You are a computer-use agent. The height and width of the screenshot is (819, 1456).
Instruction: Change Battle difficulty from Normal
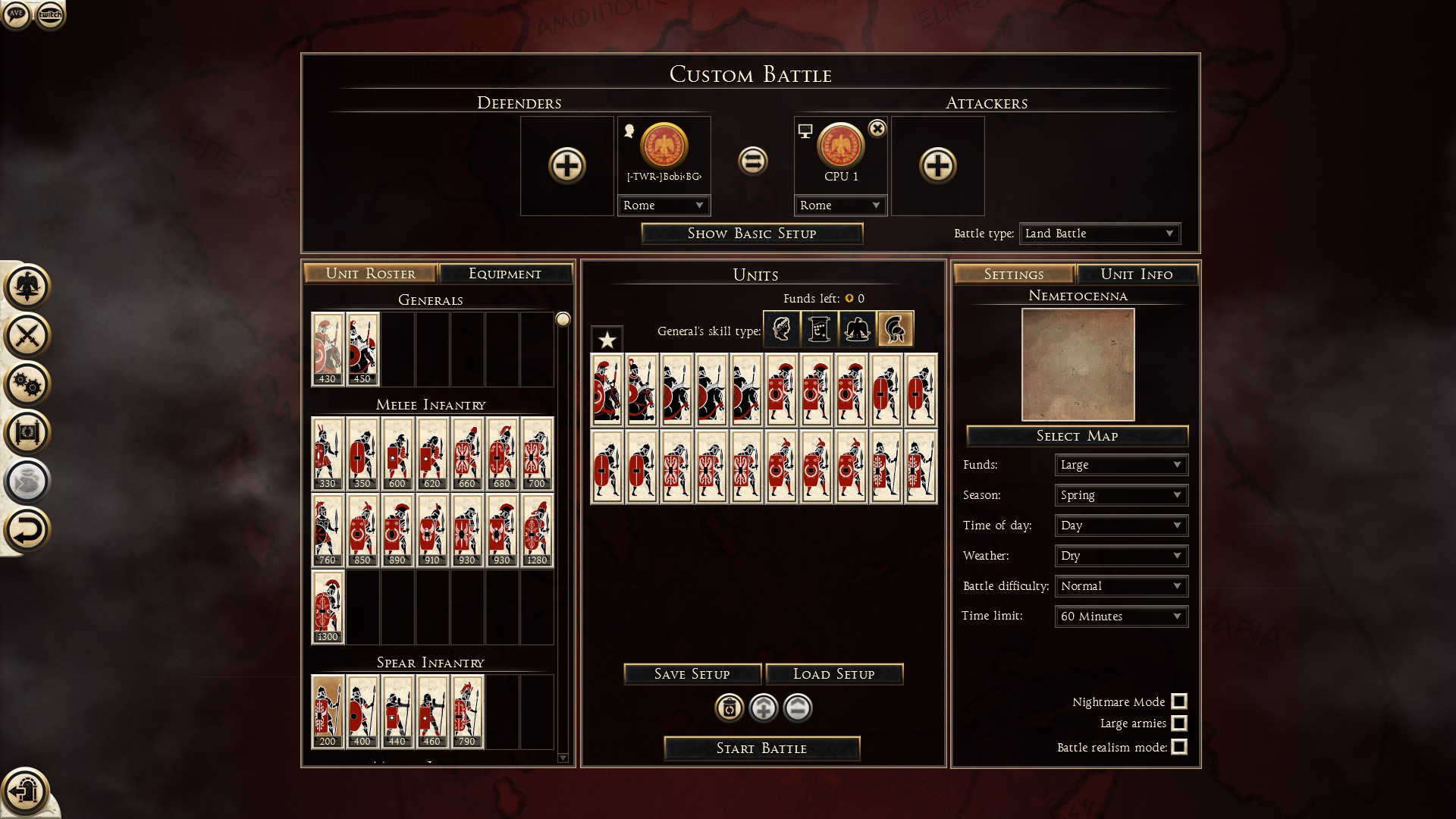1121,586
